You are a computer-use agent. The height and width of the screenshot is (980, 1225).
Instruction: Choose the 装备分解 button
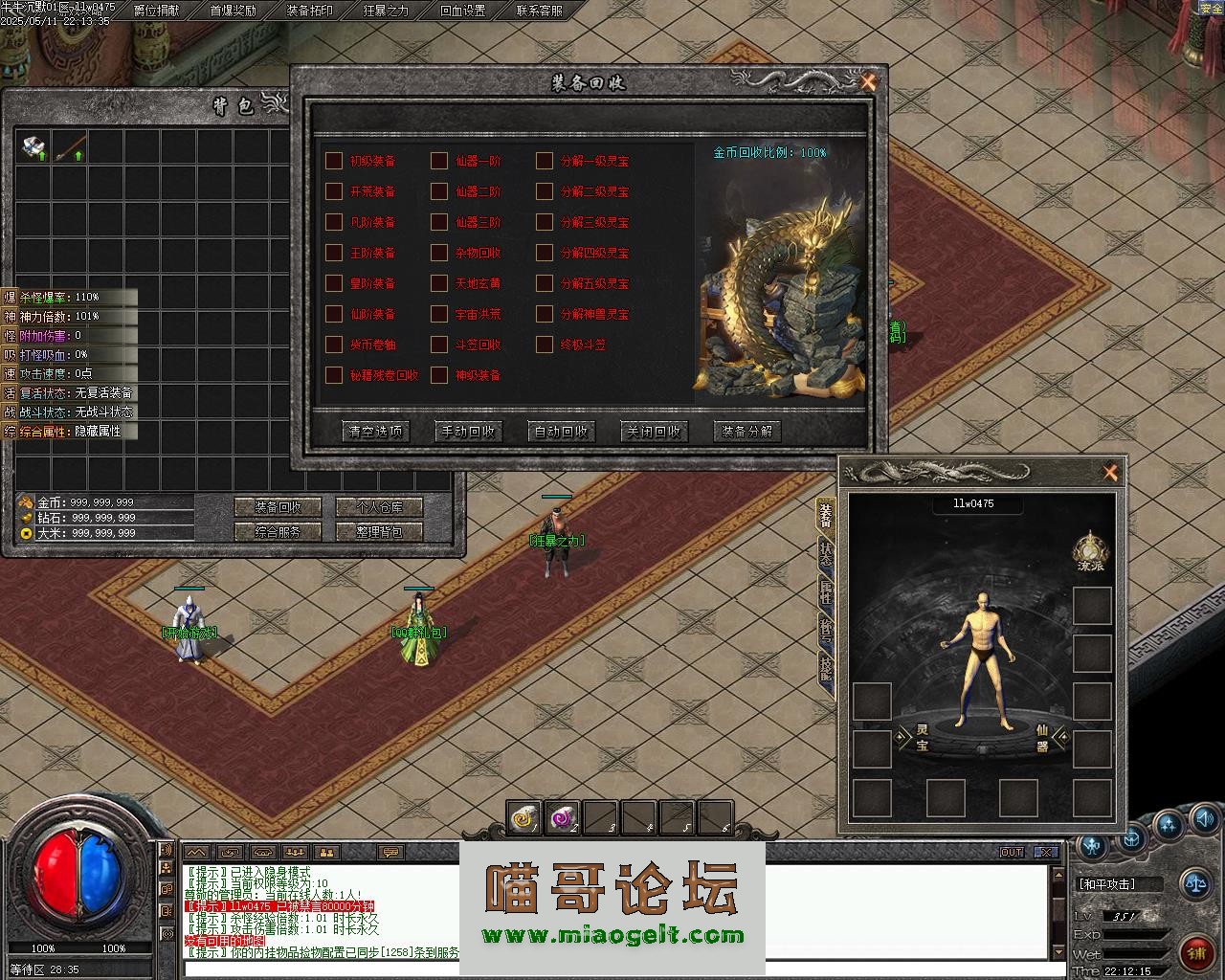pos(747,432)
